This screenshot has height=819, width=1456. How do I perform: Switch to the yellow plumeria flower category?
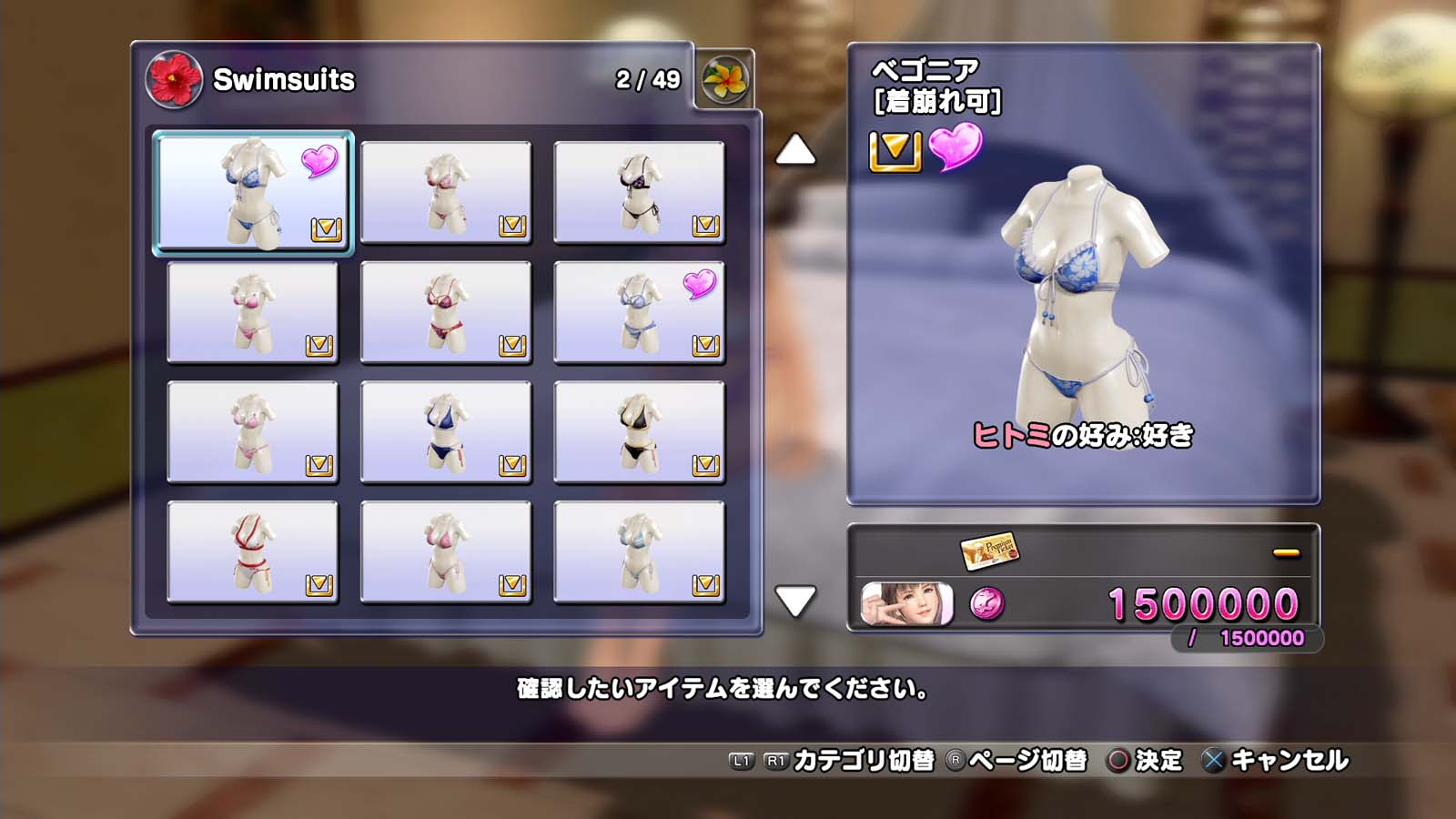pos(725,79)
